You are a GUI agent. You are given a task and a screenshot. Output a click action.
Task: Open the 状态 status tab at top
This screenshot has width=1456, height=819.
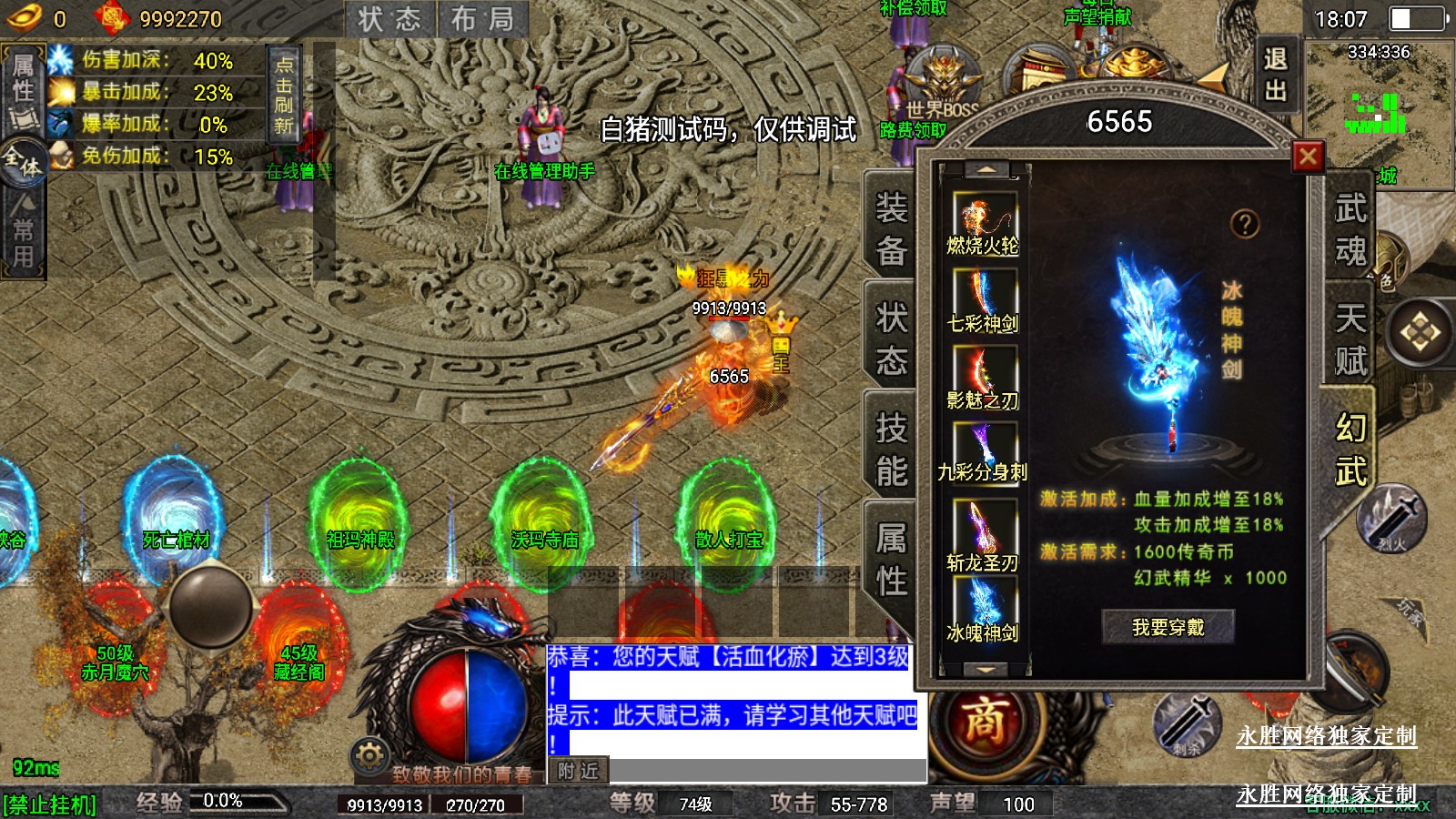[x=389, y=20]
